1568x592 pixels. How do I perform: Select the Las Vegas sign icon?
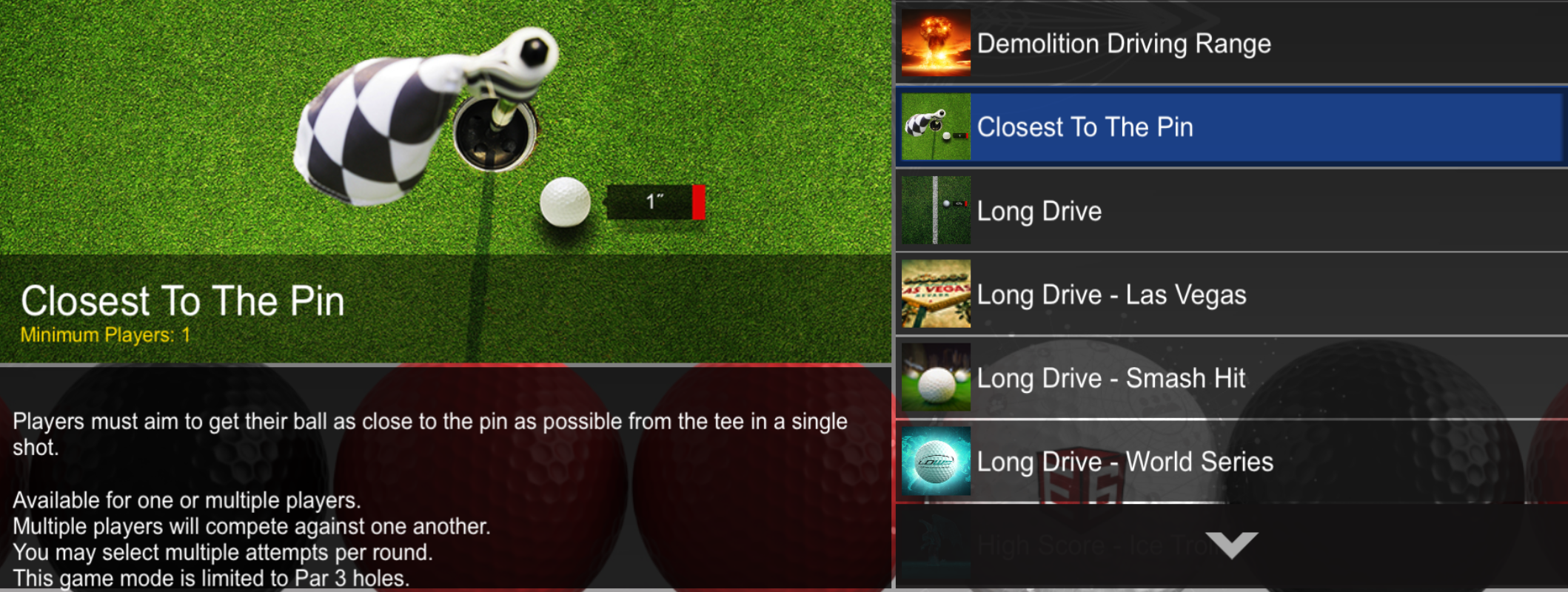point(934,295)
